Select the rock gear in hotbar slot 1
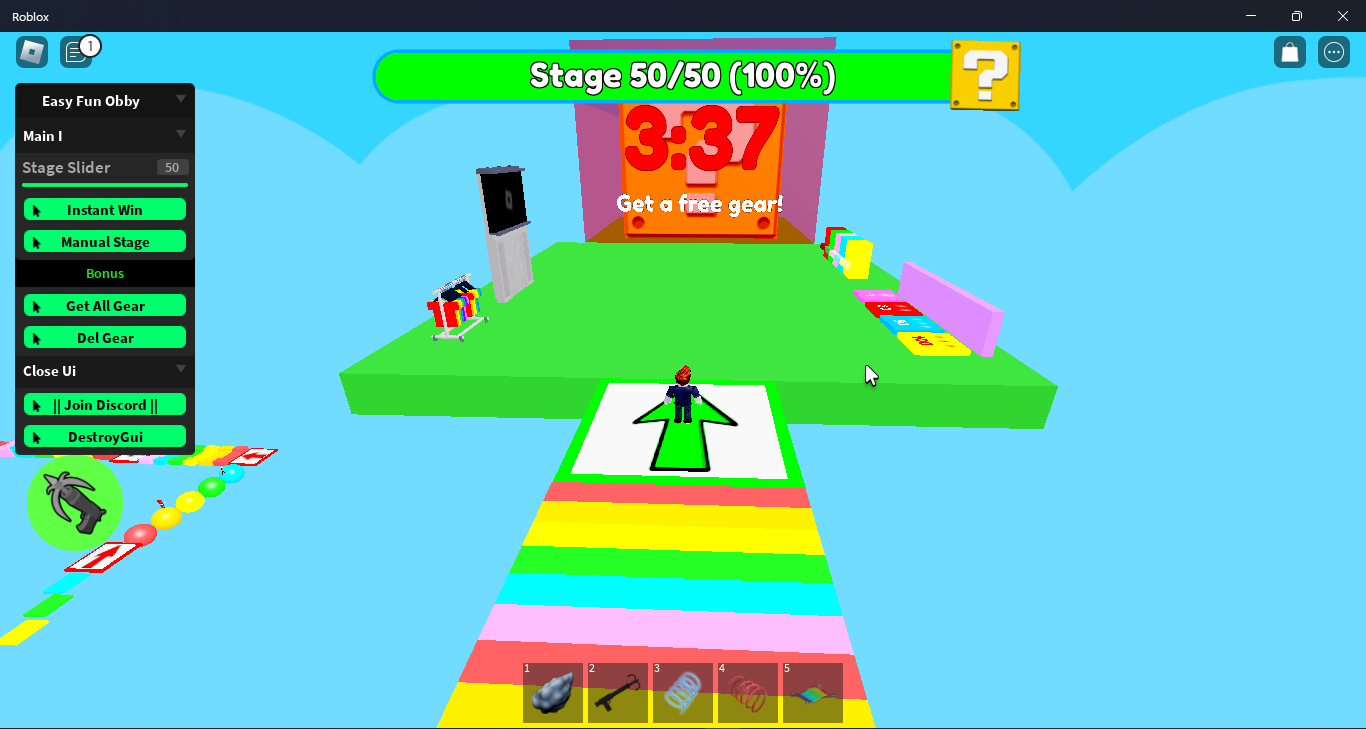 click(x=553, y=692)
